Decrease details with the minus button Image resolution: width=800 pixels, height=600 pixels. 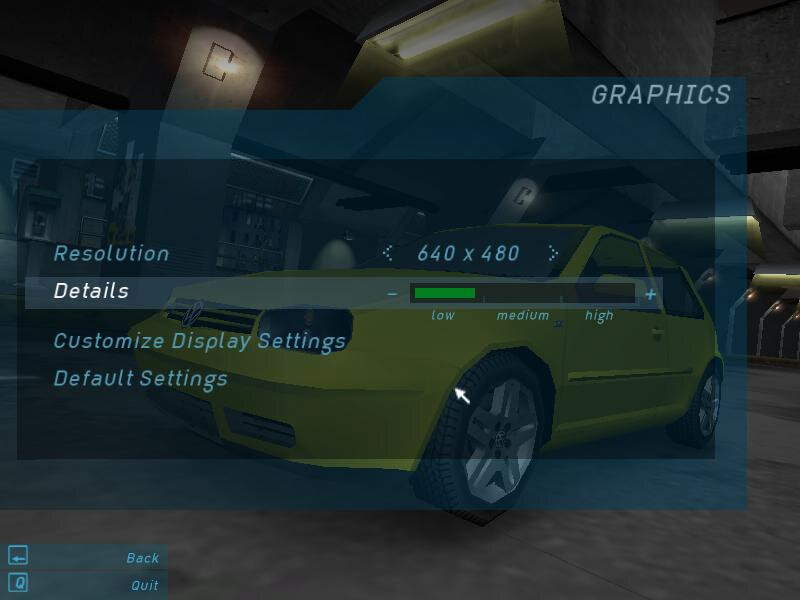(392, 294)
